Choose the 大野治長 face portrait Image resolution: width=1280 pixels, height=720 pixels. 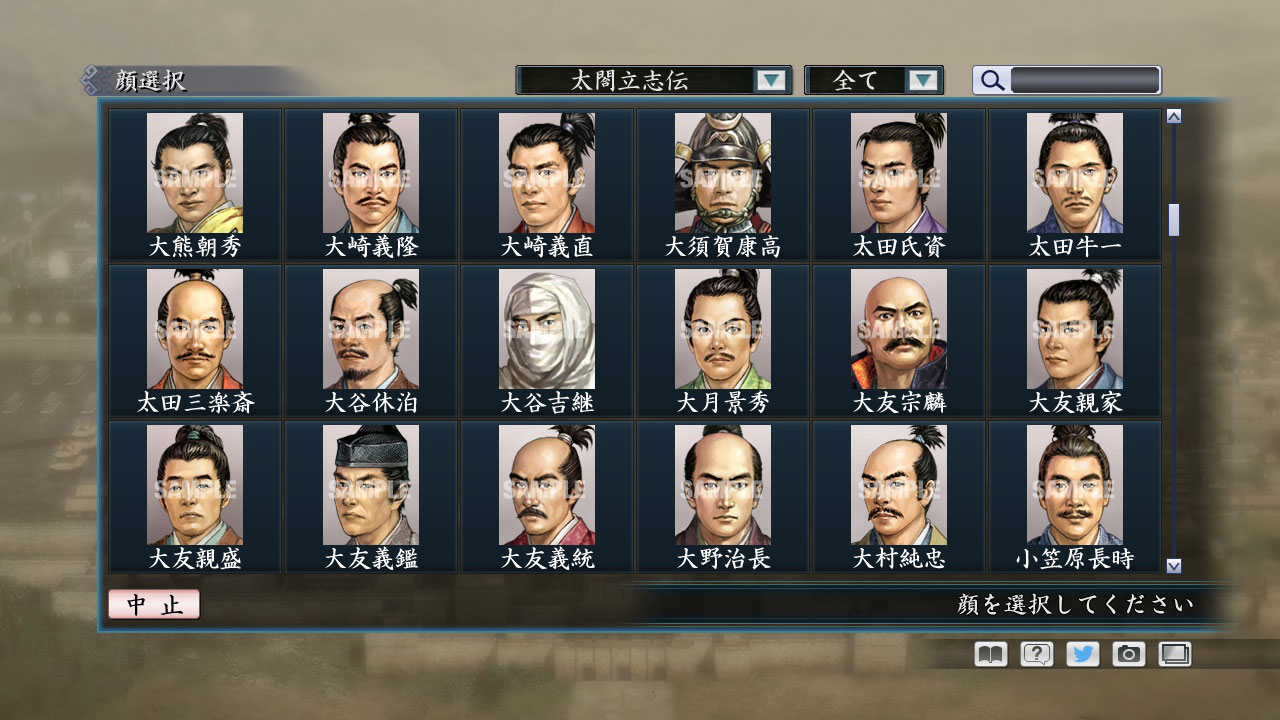point(722,485)
